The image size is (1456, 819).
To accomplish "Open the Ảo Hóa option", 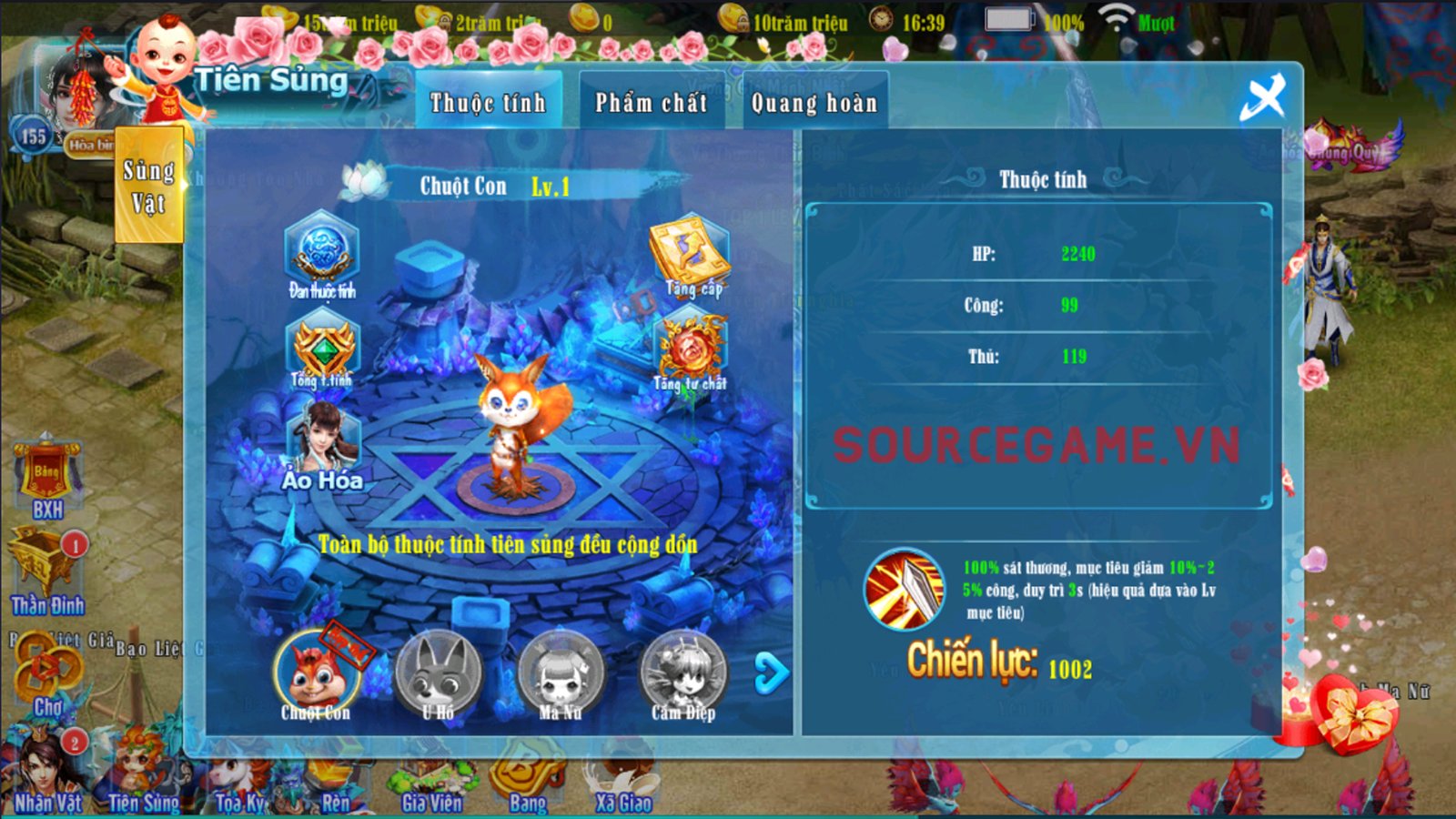I will [x=322, y=446].
